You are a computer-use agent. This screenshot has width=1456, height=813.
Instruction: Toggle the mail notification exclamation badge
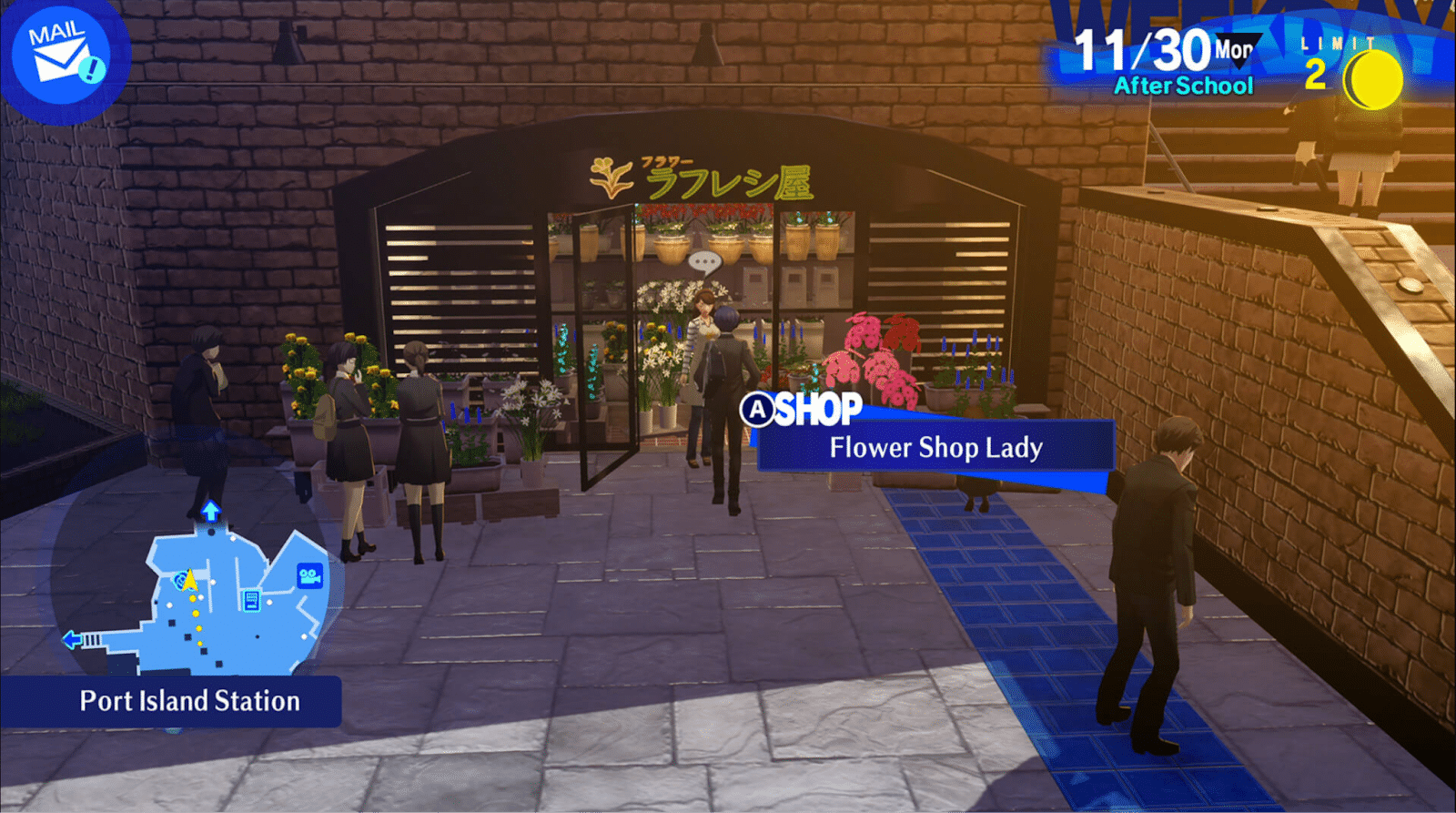(90, 68)
